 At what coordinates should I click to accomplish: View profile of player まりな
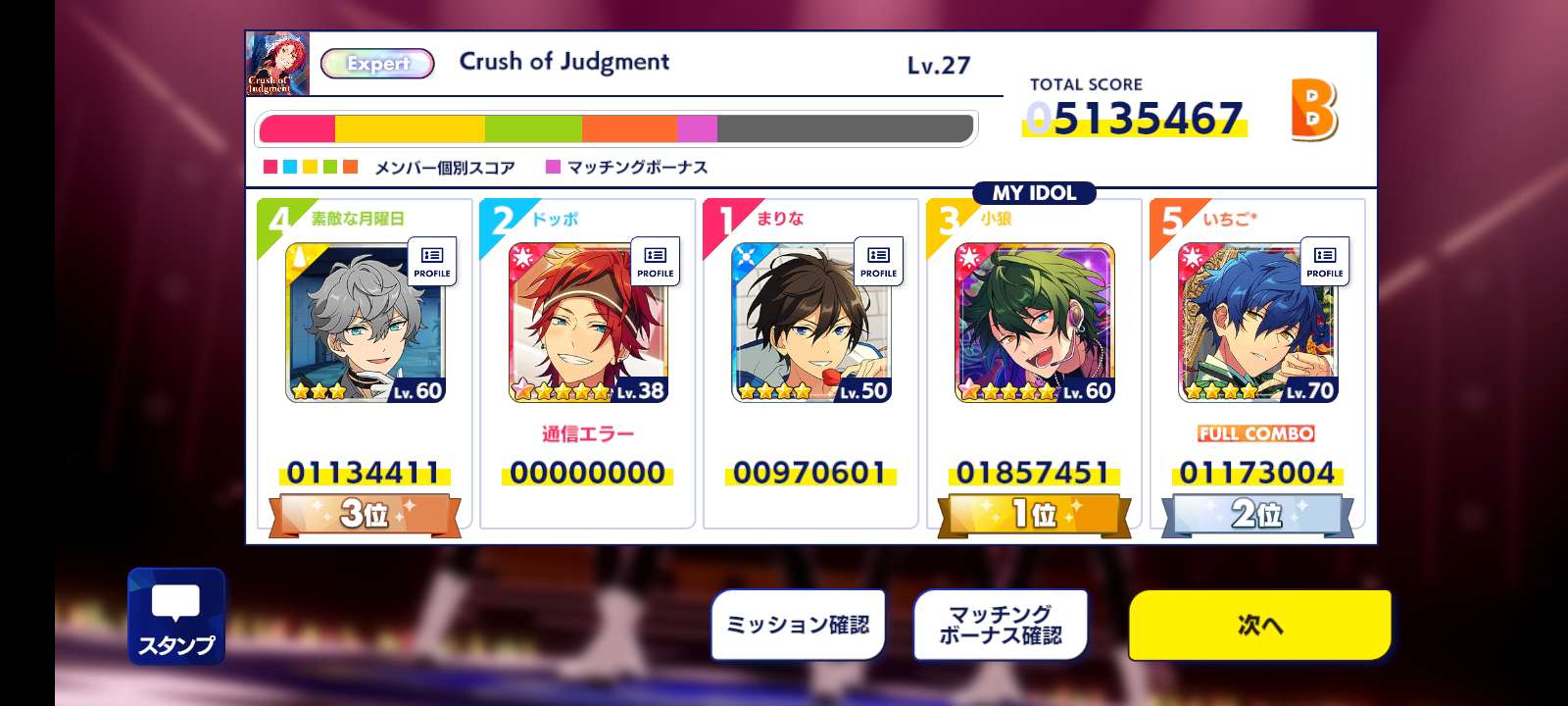tap(878, 262)
